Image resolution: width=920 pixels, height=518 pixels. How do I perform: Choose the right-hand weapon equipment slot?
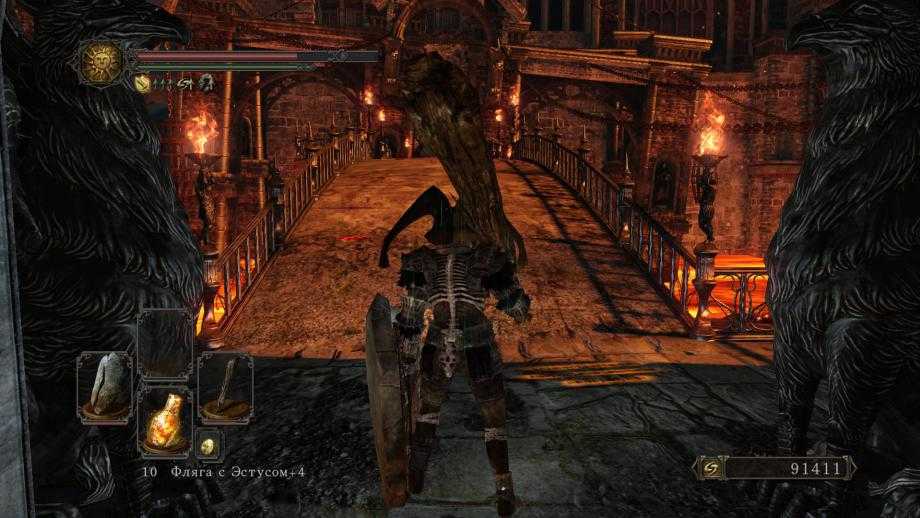coord(225,386)
